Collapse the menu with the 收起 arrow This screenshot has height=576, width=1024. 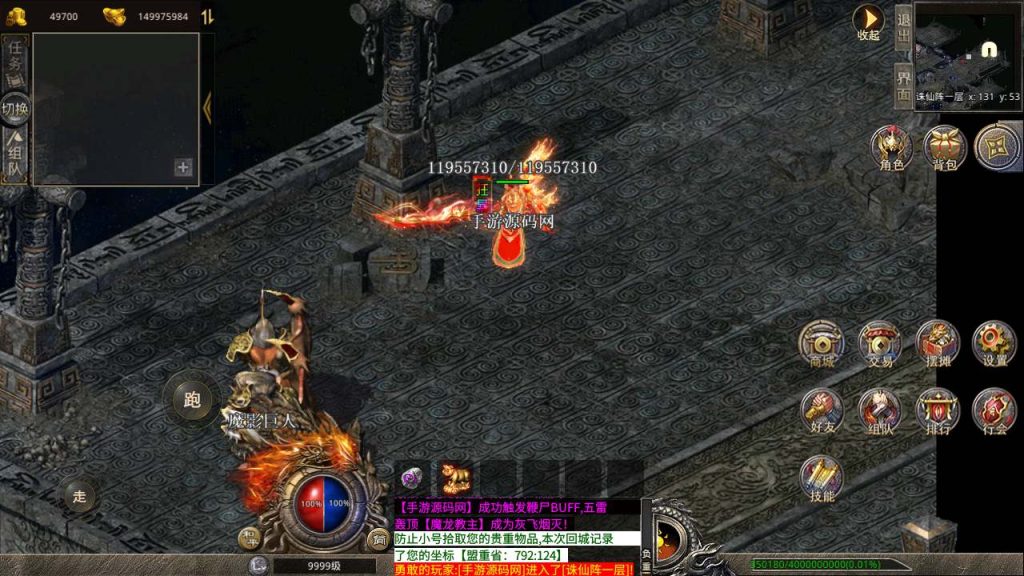click(868, 20)
